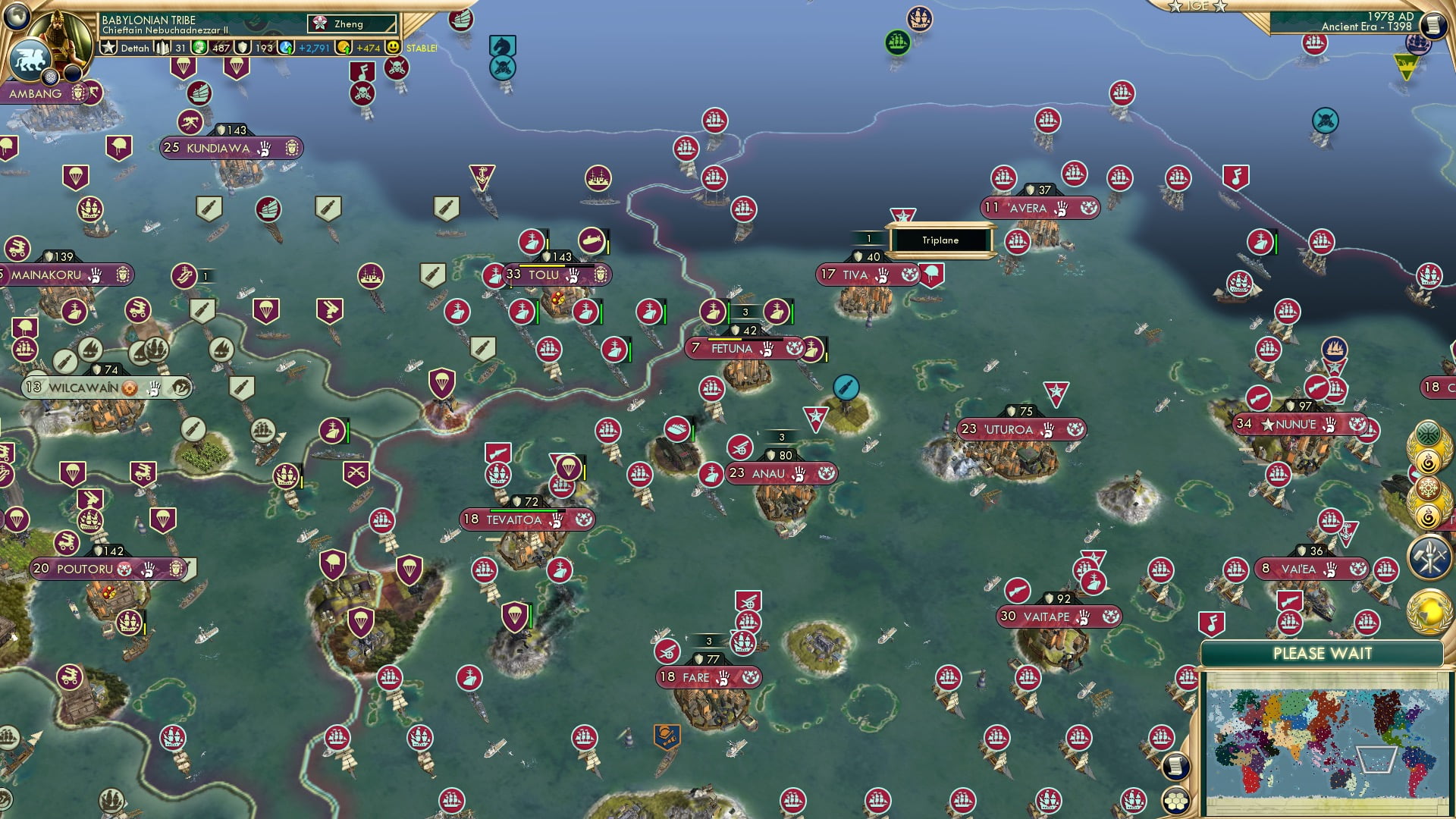
Task: Click the pirate skull unit icon near top
Action: [x=397, y=67]
